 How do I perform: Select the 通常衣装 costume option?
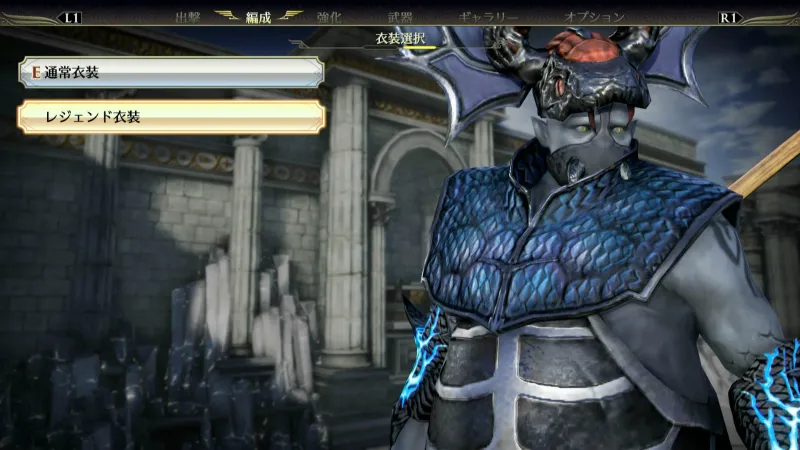(x=170, y=72)
